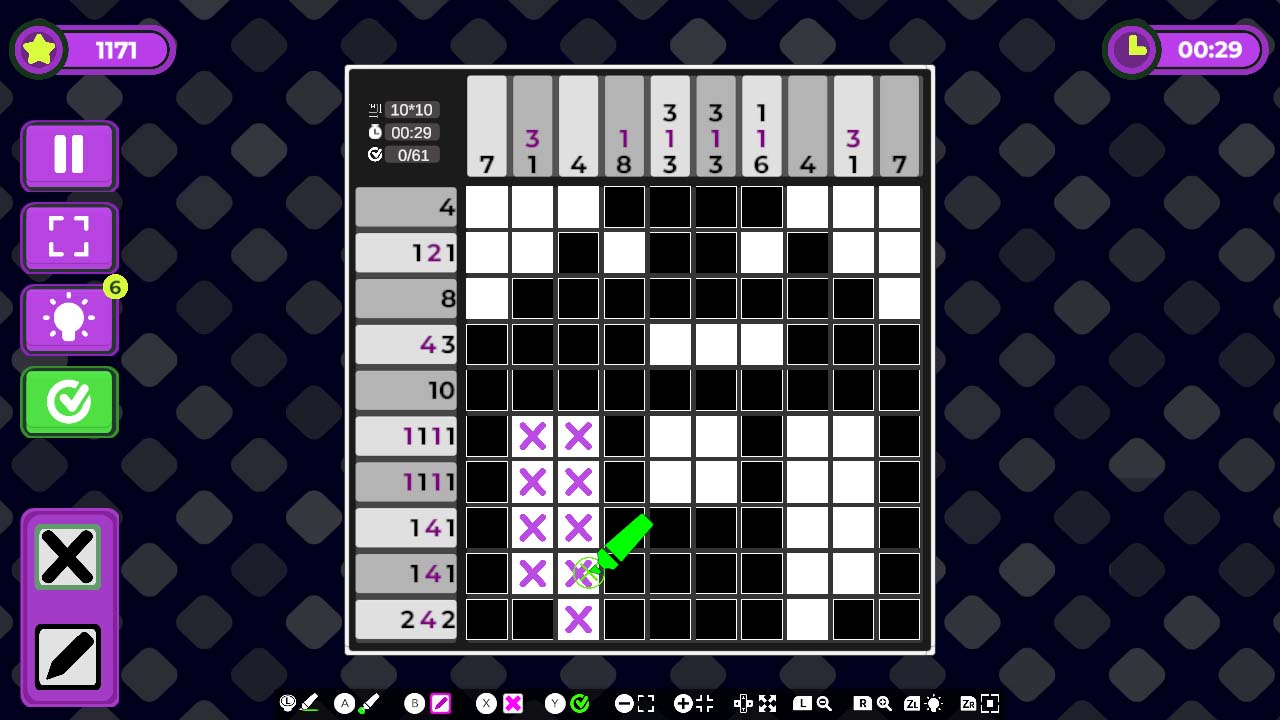Click the pause icon
This screenshot has width=1280, height=720.
tap(68, 155)
